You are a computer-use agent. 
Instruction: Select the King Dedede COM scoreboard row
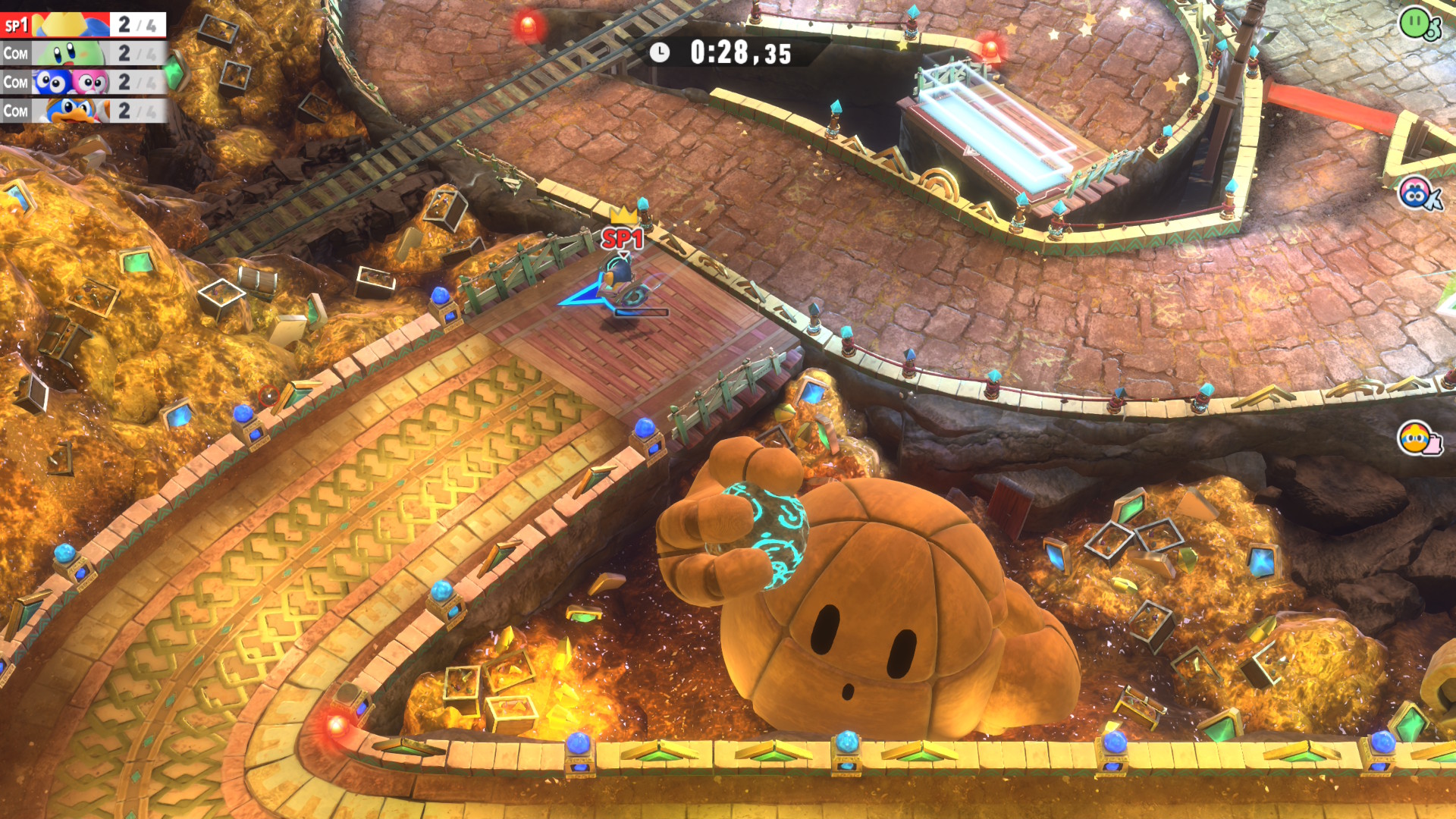(x=83, y=111)
